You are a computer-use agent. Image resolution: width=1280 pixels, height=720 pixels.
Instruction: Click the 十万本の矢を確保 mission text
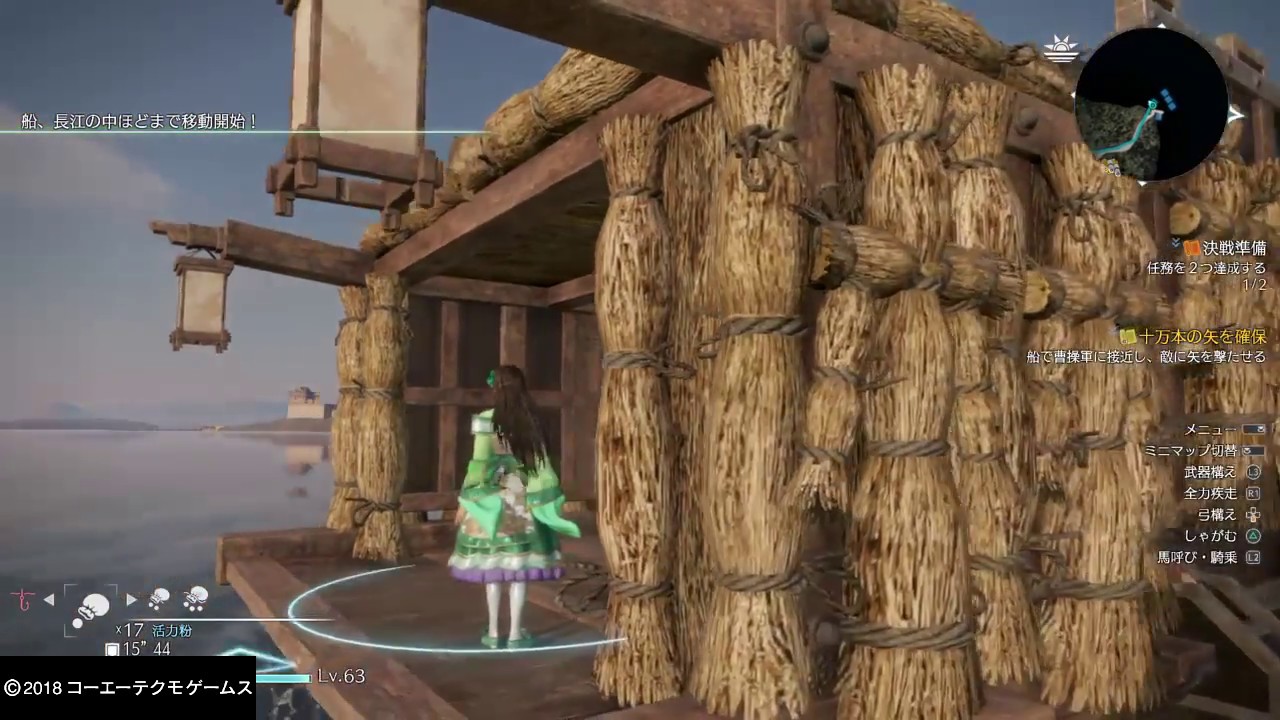[x=1200, y=338]
